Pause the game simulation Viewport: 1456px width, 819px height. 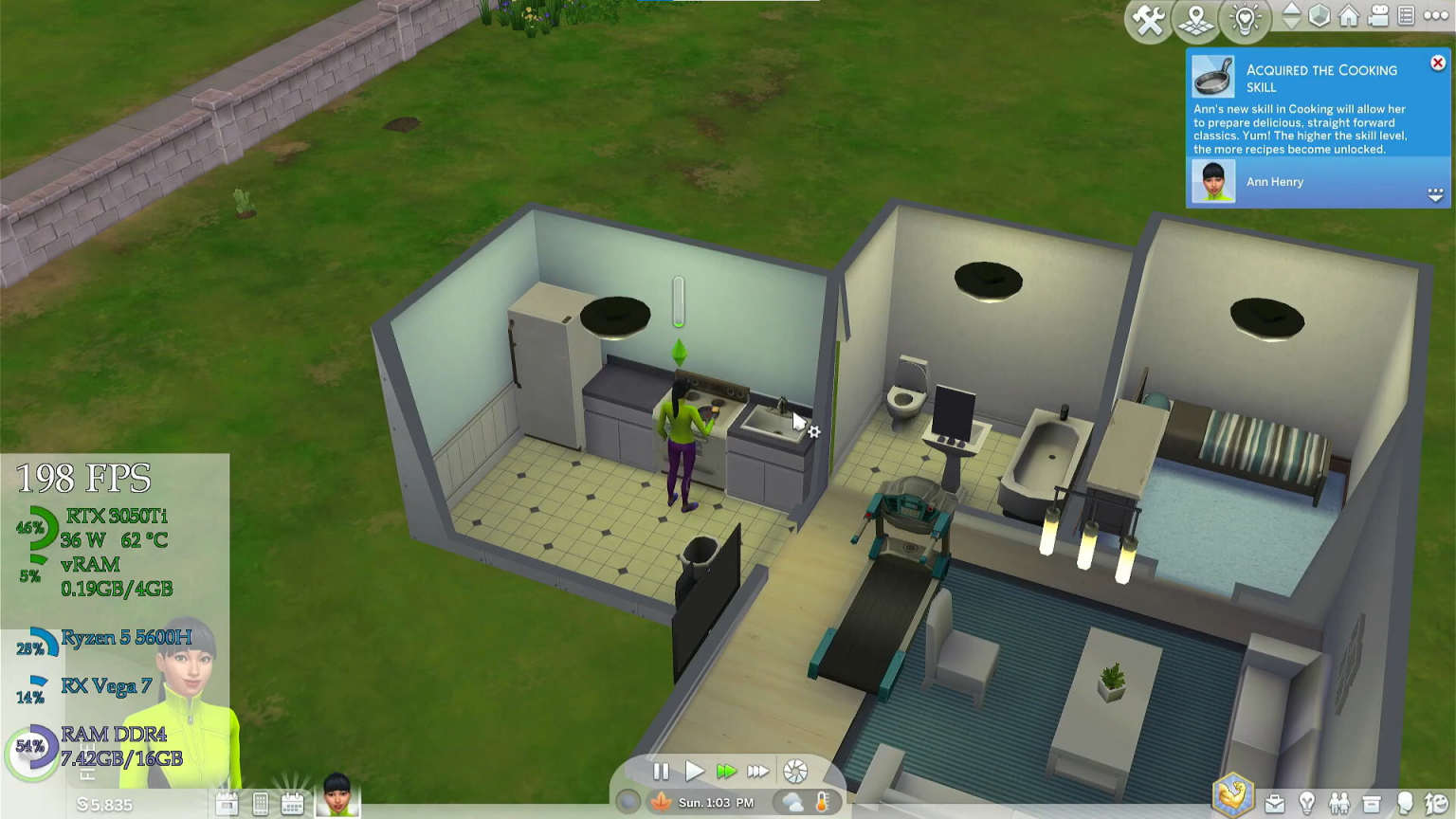(x=662, y=772)
